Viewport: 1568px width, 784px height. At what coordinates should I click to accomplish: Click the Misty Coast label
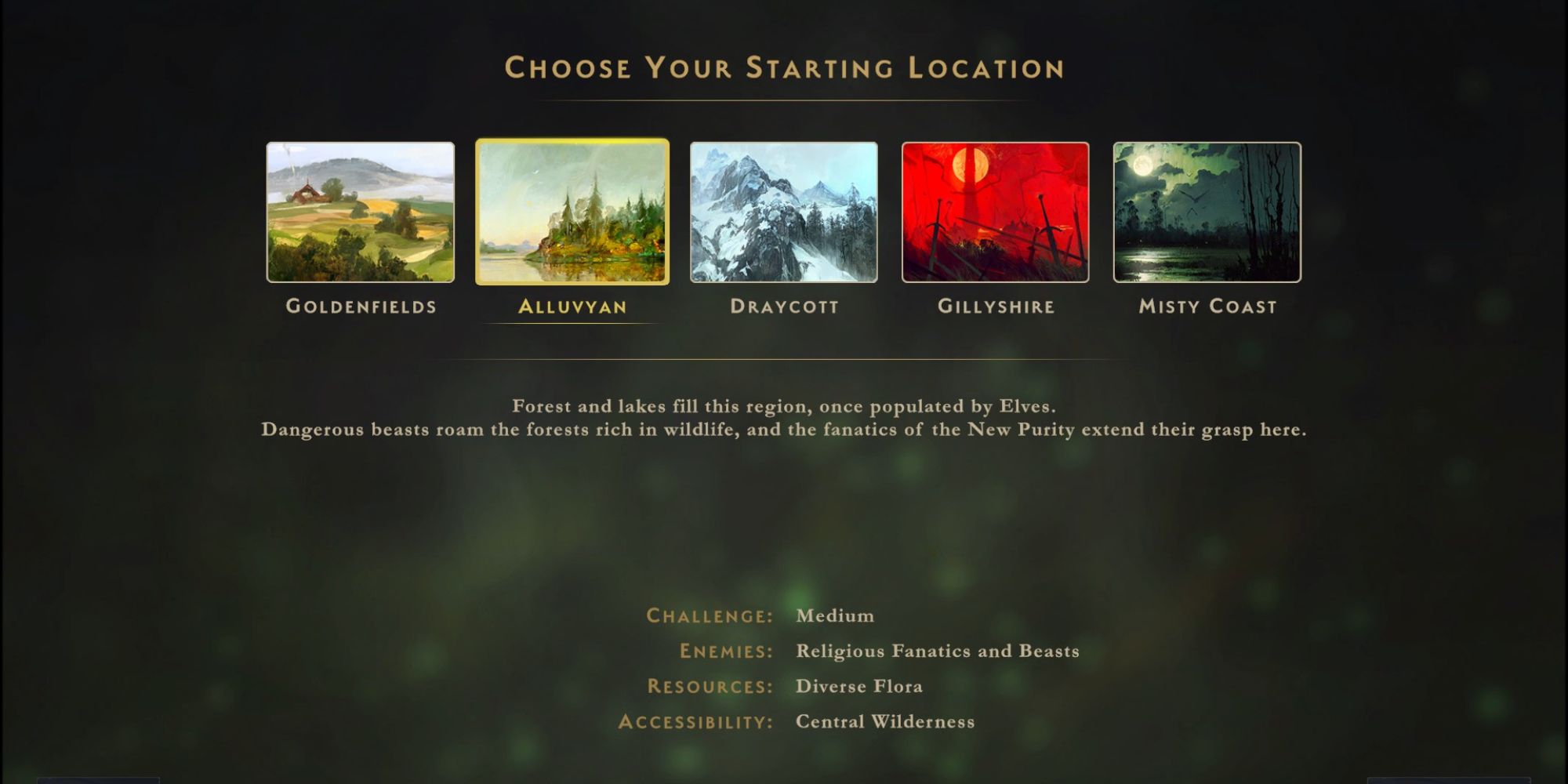1207,307
